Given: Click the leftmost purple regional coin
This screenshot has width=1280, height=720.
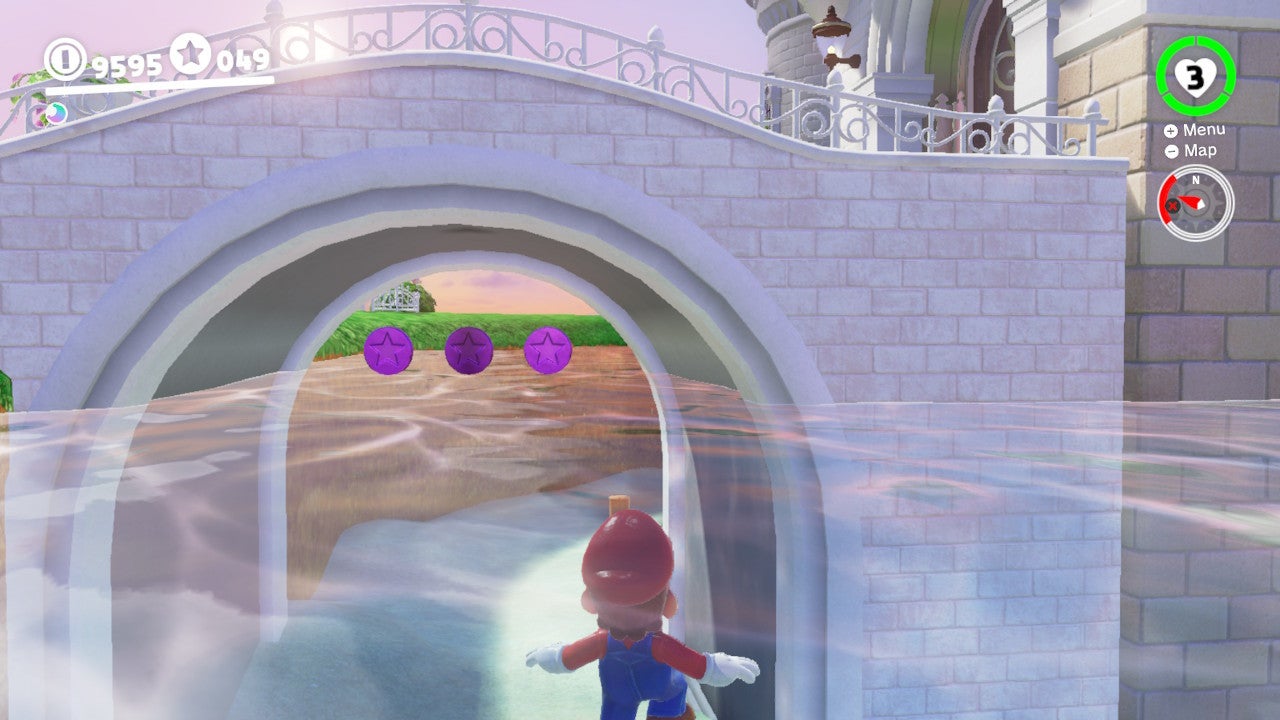Looking at the screenshot, I should pyautogui.click(x=389, y=350).
